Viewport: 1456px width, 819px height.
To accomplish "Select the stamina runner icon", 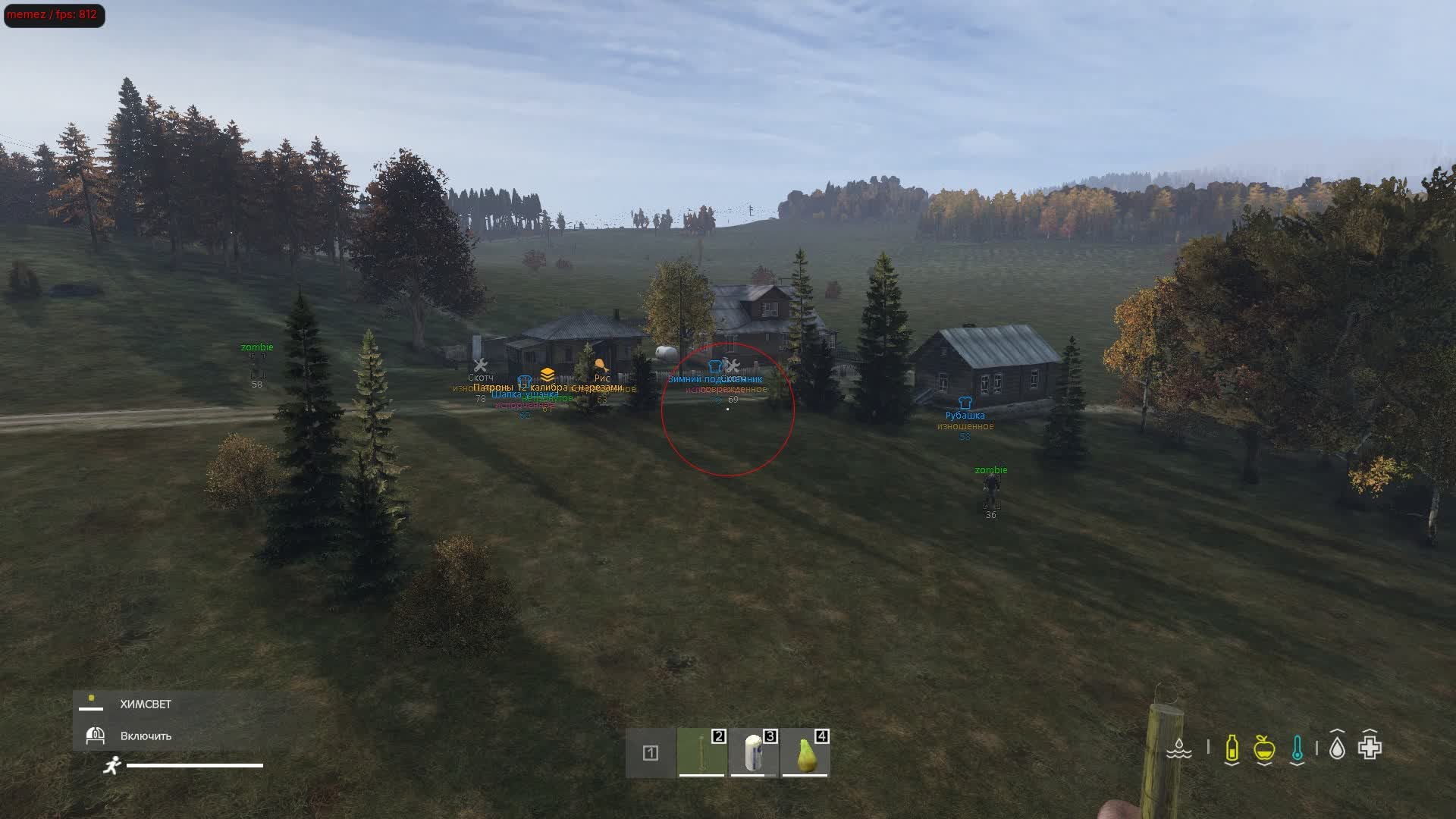I will pyautogui.click(x=113, y=766).
